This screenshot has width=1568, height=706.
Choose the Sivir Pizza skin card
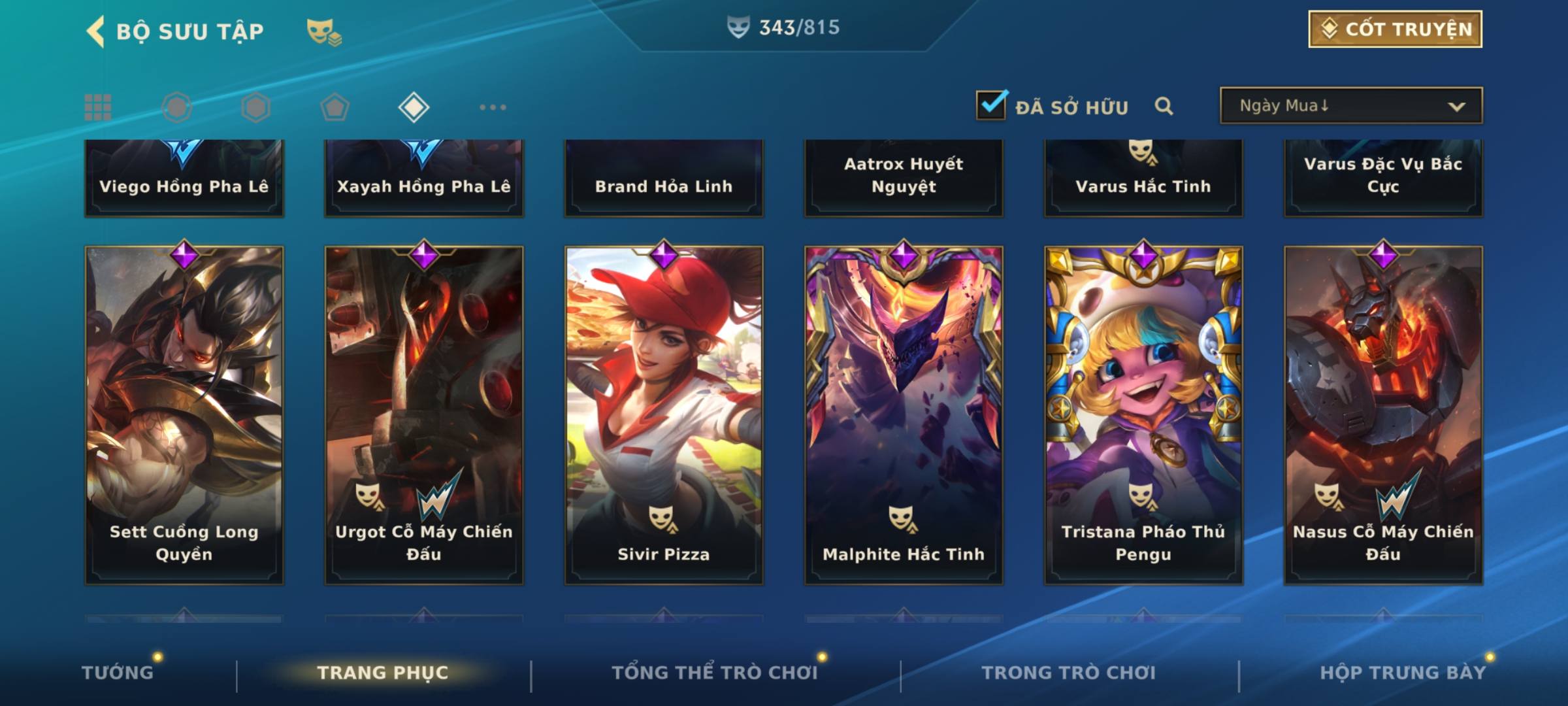664,414
